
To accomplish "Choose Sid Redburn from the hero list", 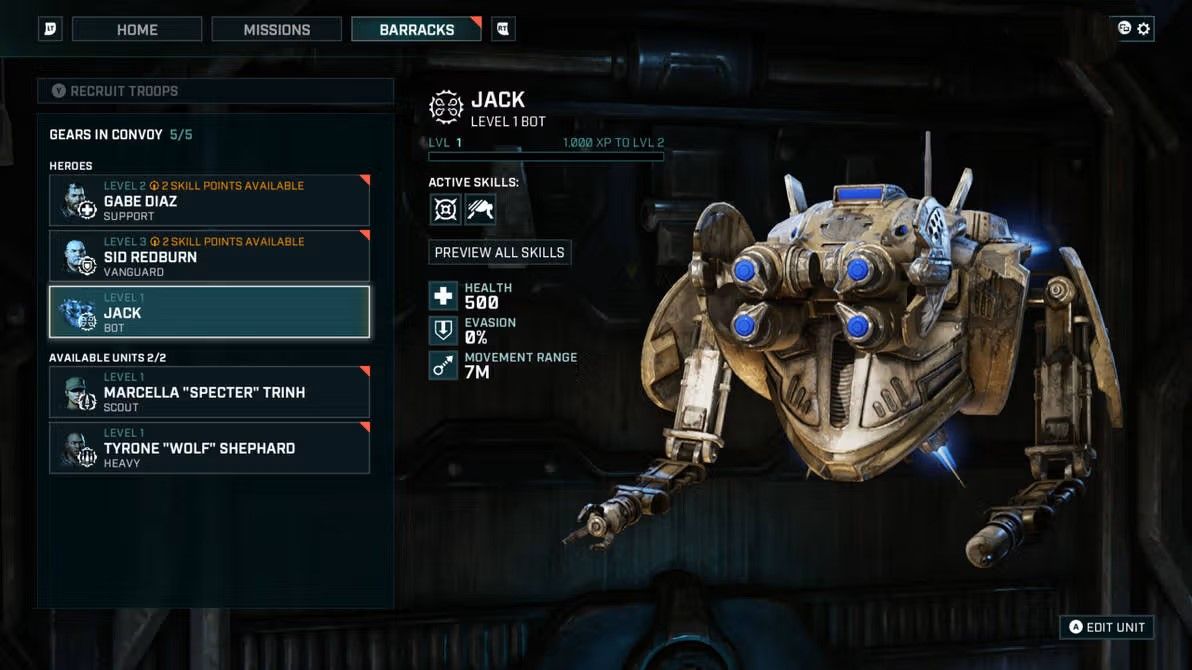I will pos(209,257).
